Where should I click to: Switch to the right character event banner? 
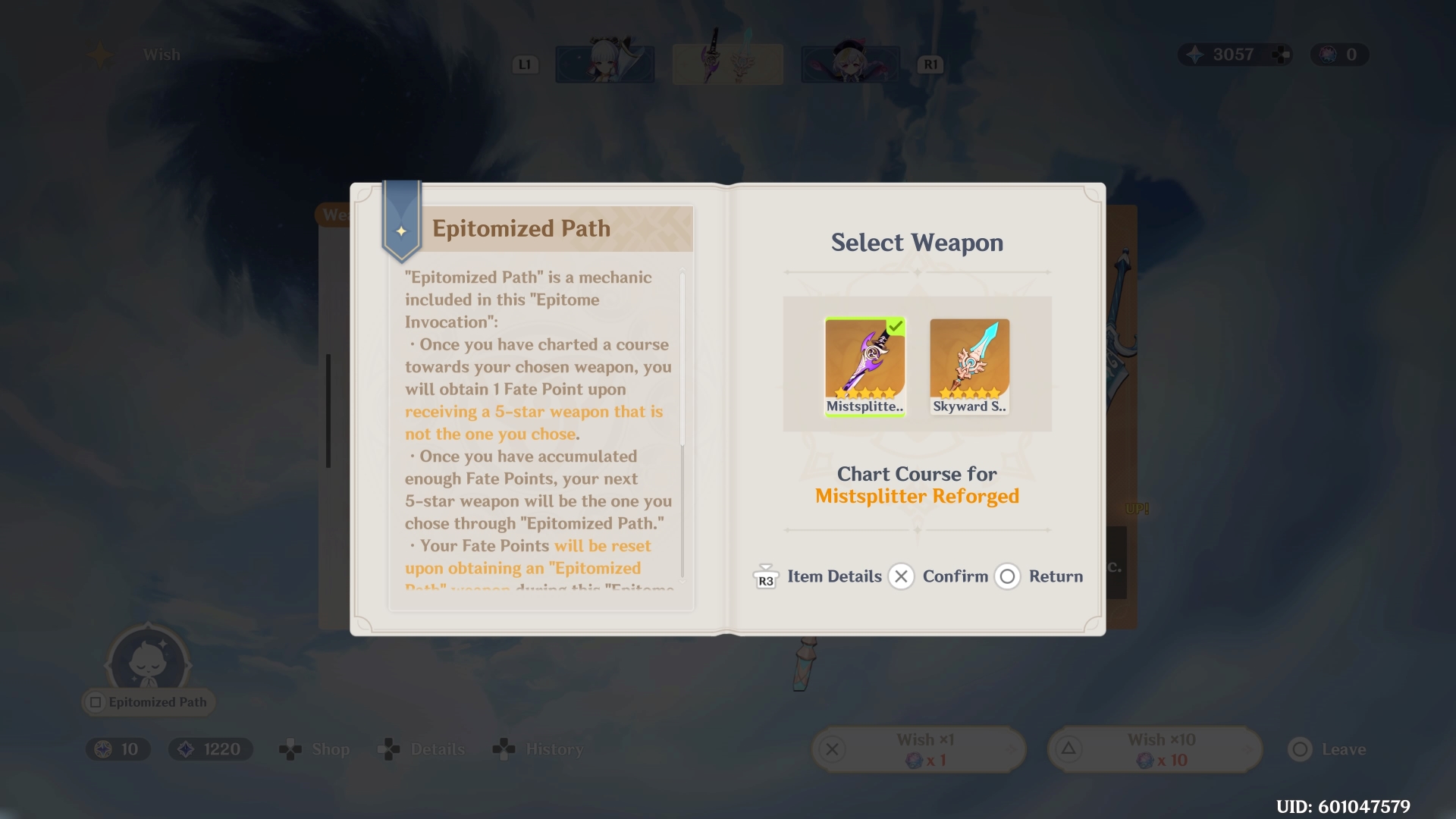tap(849, 64)
